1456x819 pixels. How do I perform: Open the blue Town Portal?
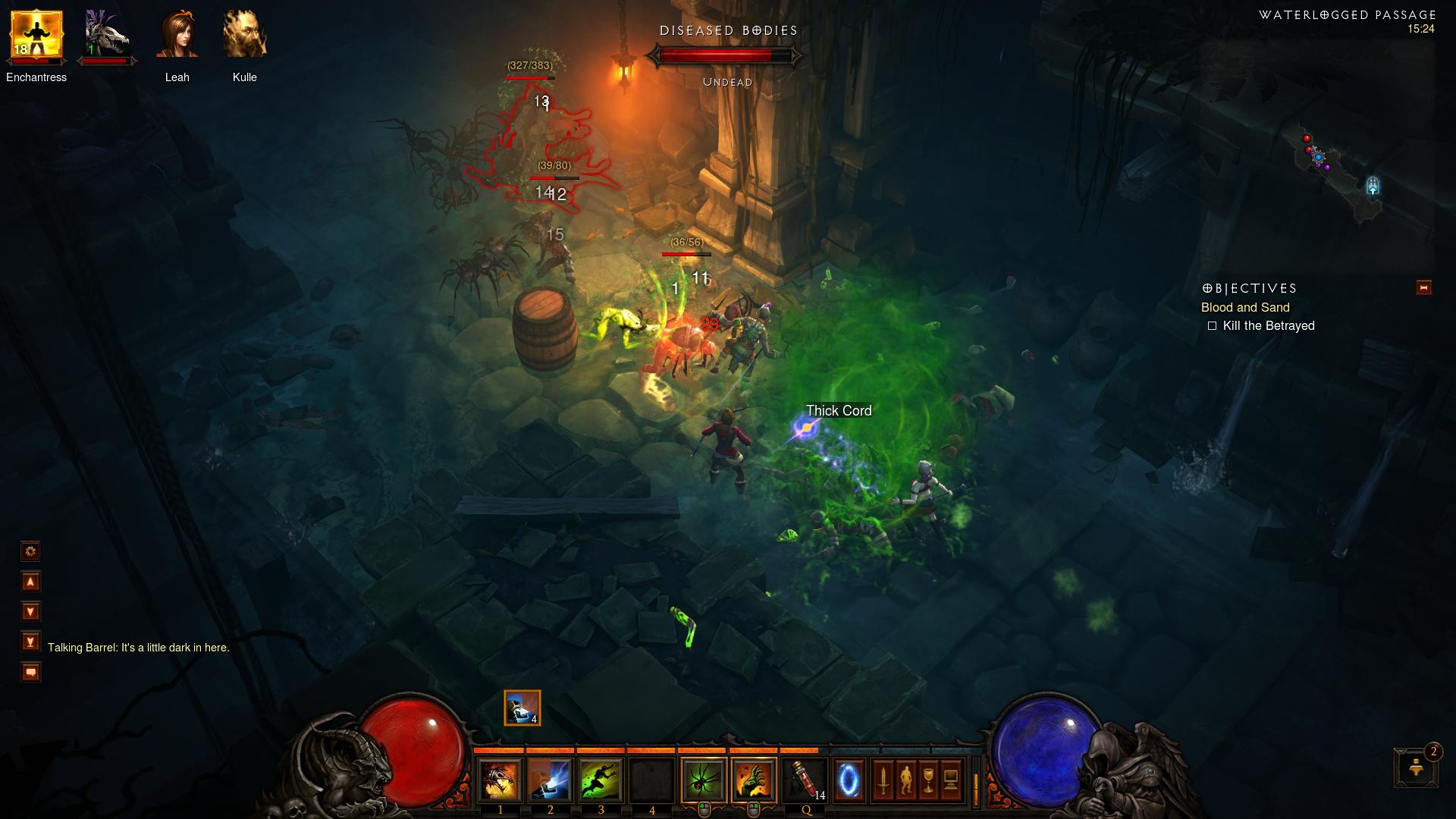point(849,780)
